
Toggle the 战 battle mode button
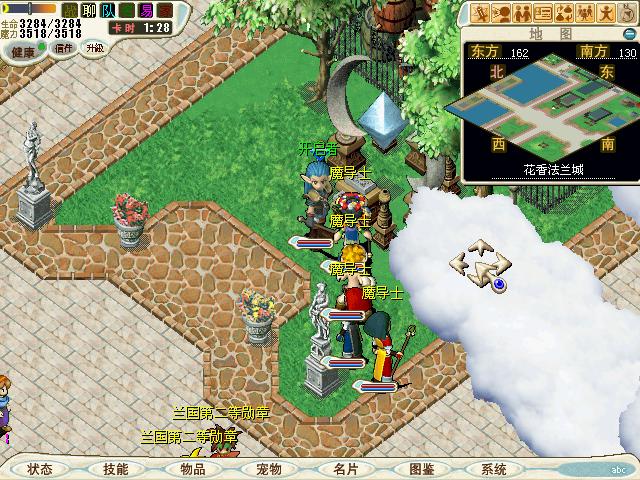[x=70, y=9]
